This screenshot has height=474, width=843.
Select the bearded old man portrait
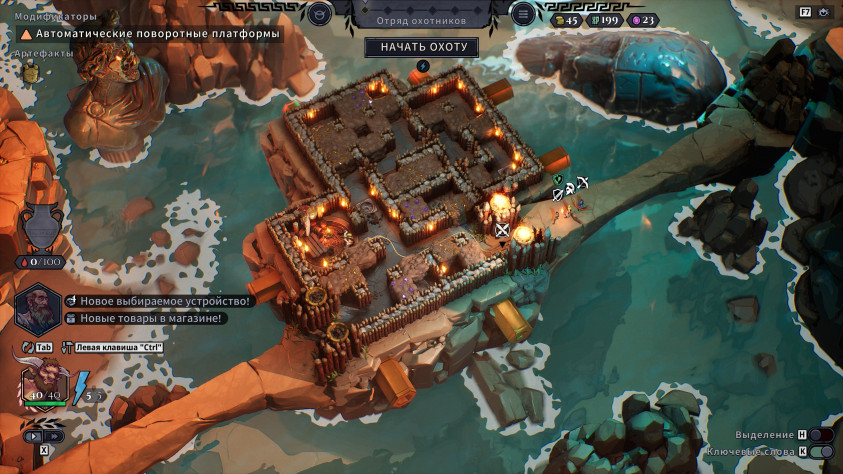click(37, 307)
